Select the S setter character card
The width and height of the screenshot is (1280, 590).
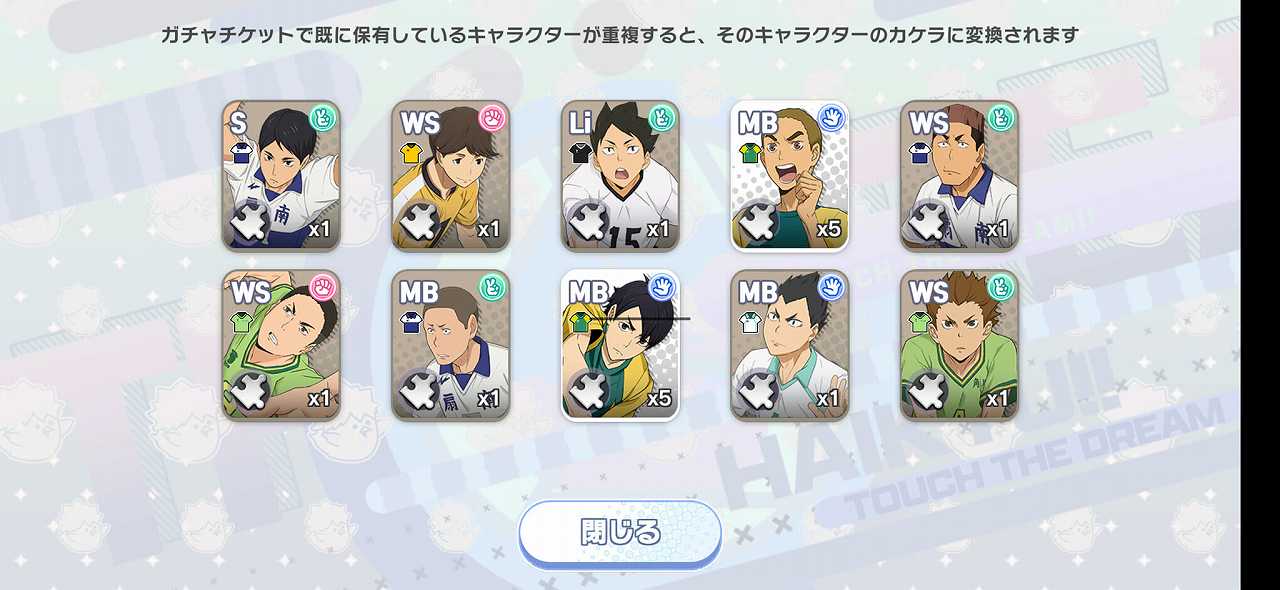[281, 175]
